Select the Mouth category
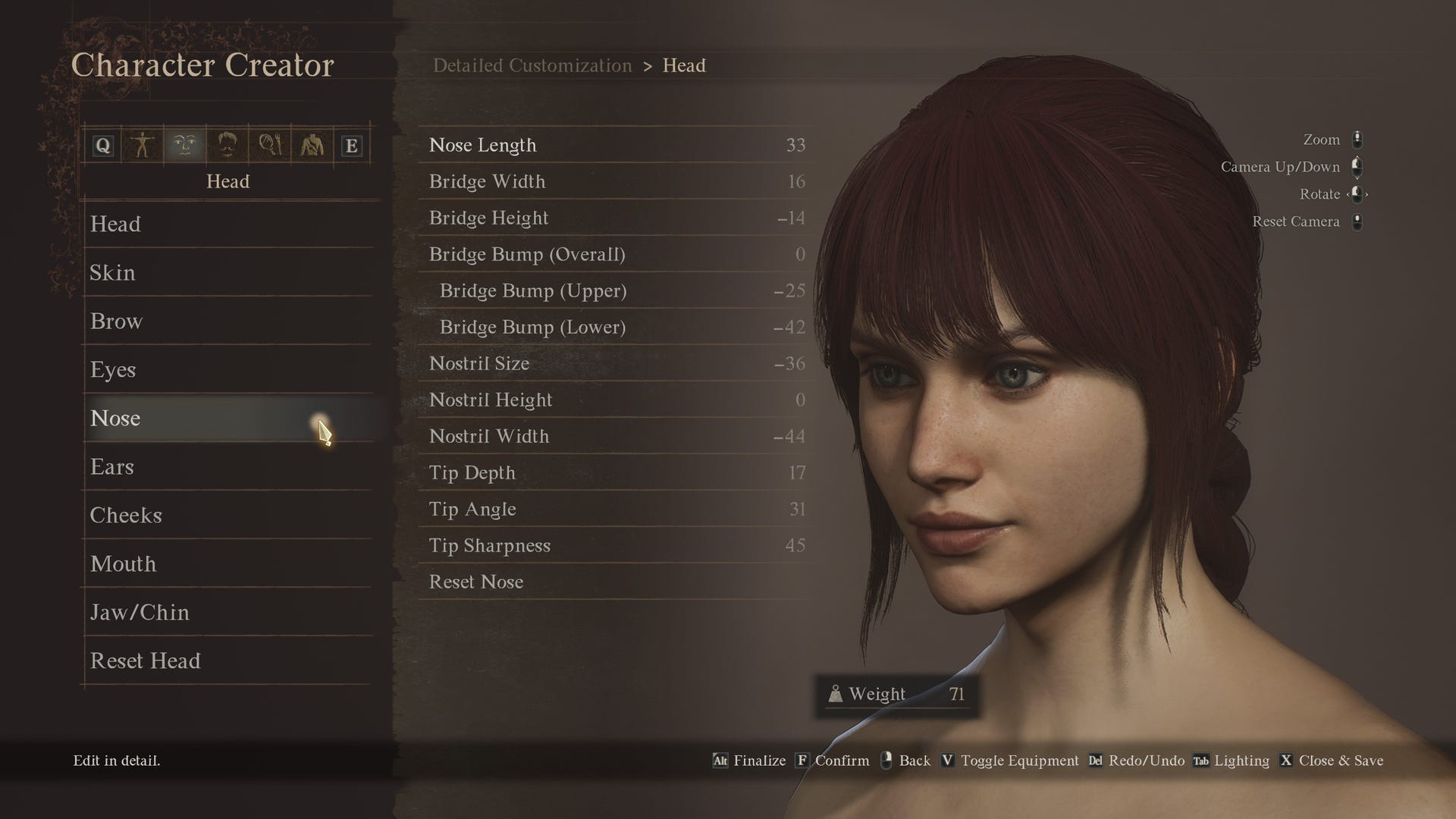Screen dimensions: 1456x819 point(123,564)
